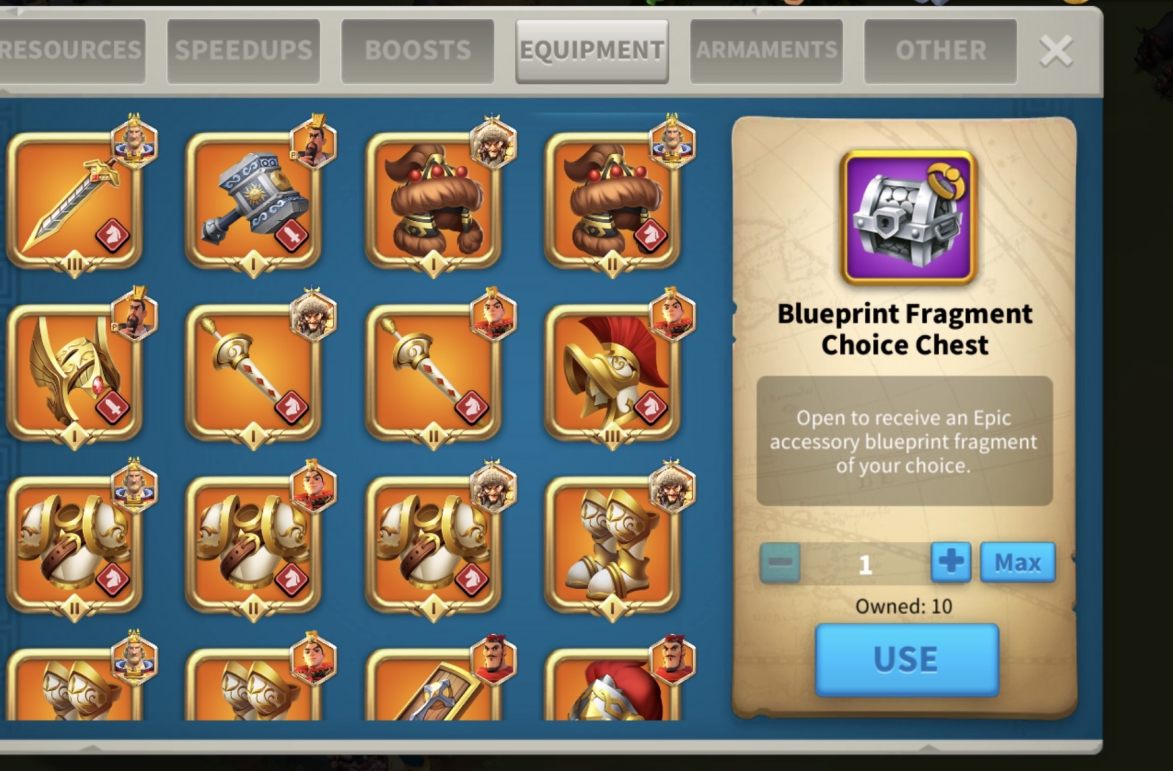Image resolution: width=1173 pixels, height=771 pixels.
Task: Select the Equipment tab
Action: click(592, 50)
